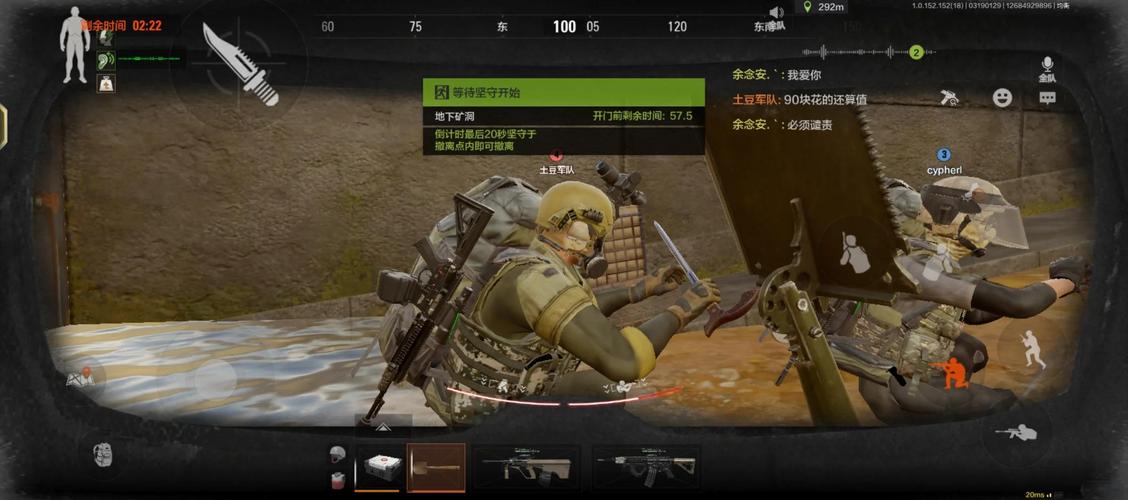Tap the prone stance button

[1015, 433]
